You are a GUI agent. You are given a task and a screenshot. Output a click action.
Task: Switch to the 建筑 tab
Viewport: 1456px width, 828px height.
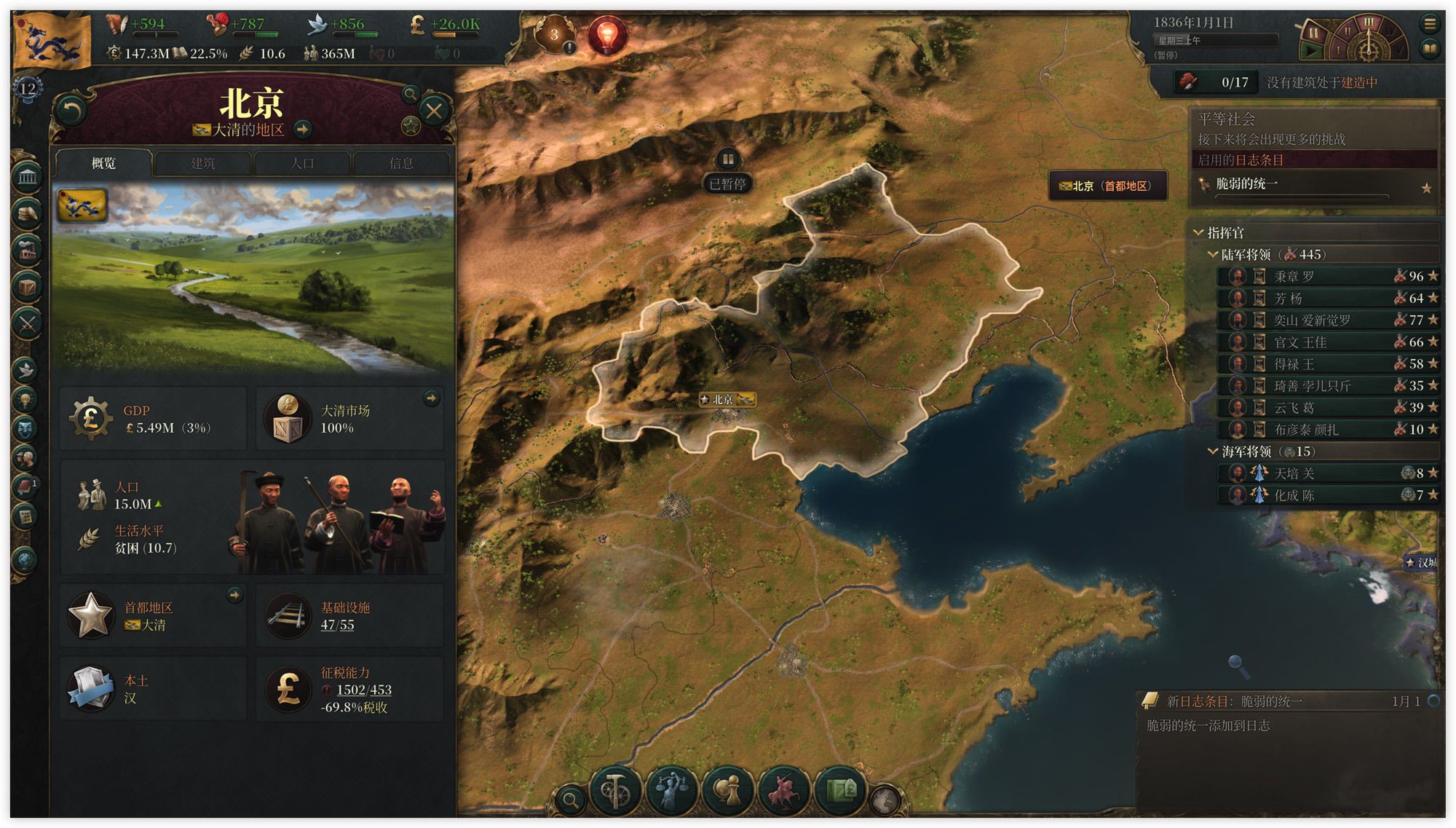pyautogui.click(x=202, y=163)
